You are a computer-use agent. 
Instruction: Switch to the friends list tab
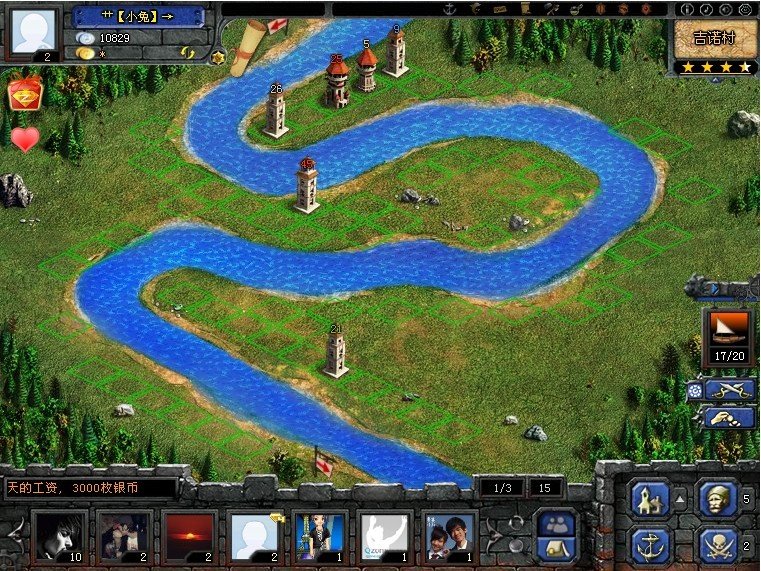point(556,522)
